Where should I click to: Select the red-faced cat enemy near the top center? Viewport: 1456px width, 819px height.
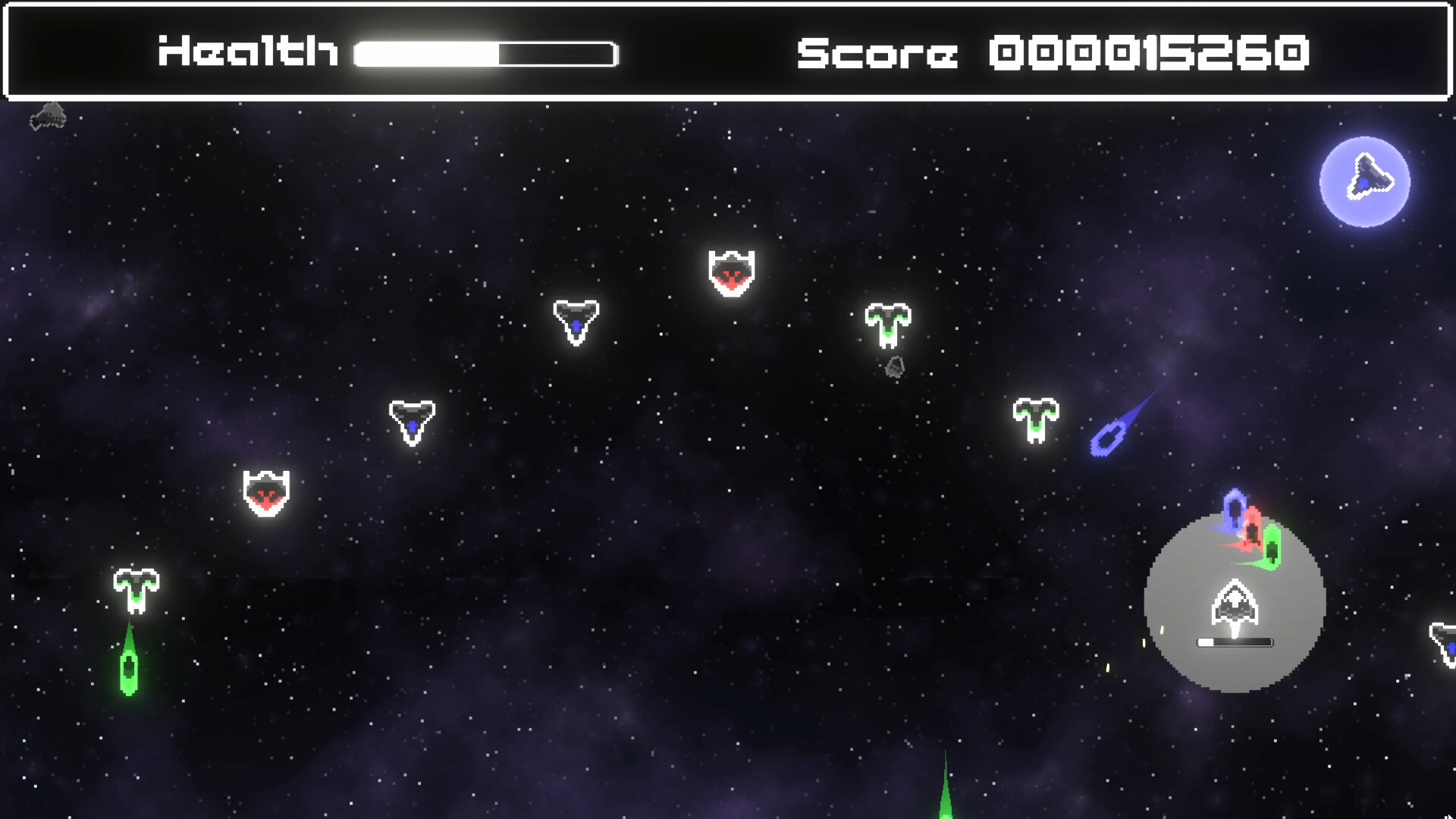pos(730,275)
